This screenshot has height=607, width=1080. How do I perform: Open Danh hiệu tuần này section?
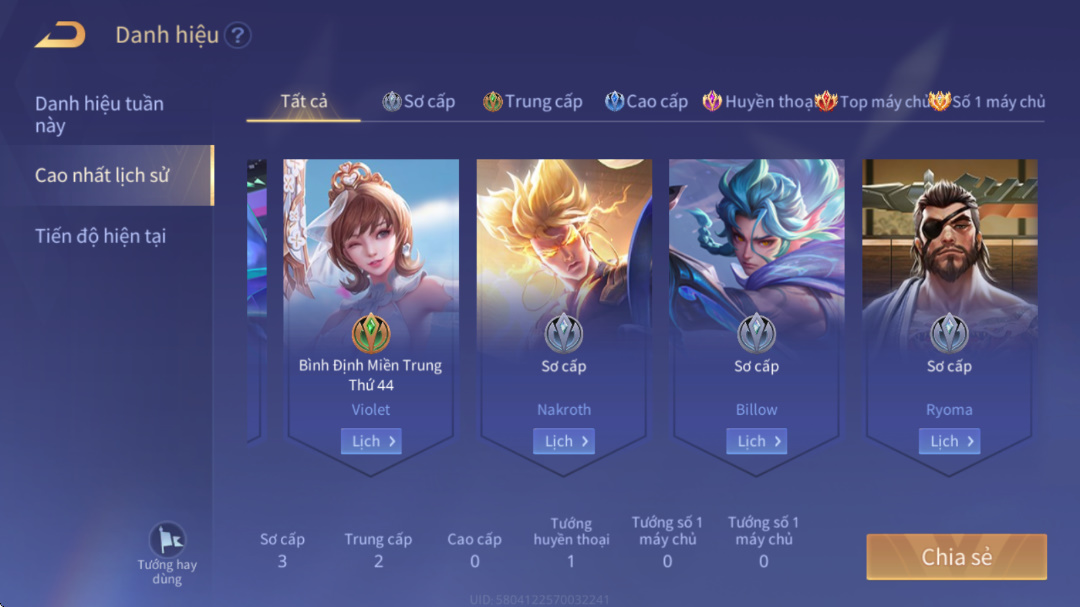[99, 114]
